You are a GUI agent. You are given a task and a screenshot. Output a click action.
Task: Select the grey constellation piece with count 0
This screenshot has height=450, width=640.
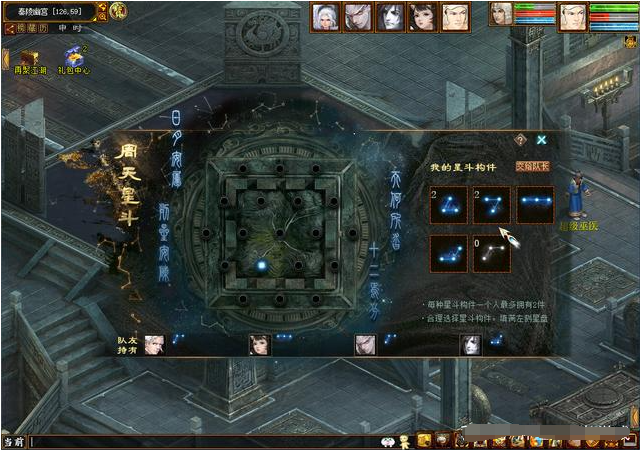point(491,253)
